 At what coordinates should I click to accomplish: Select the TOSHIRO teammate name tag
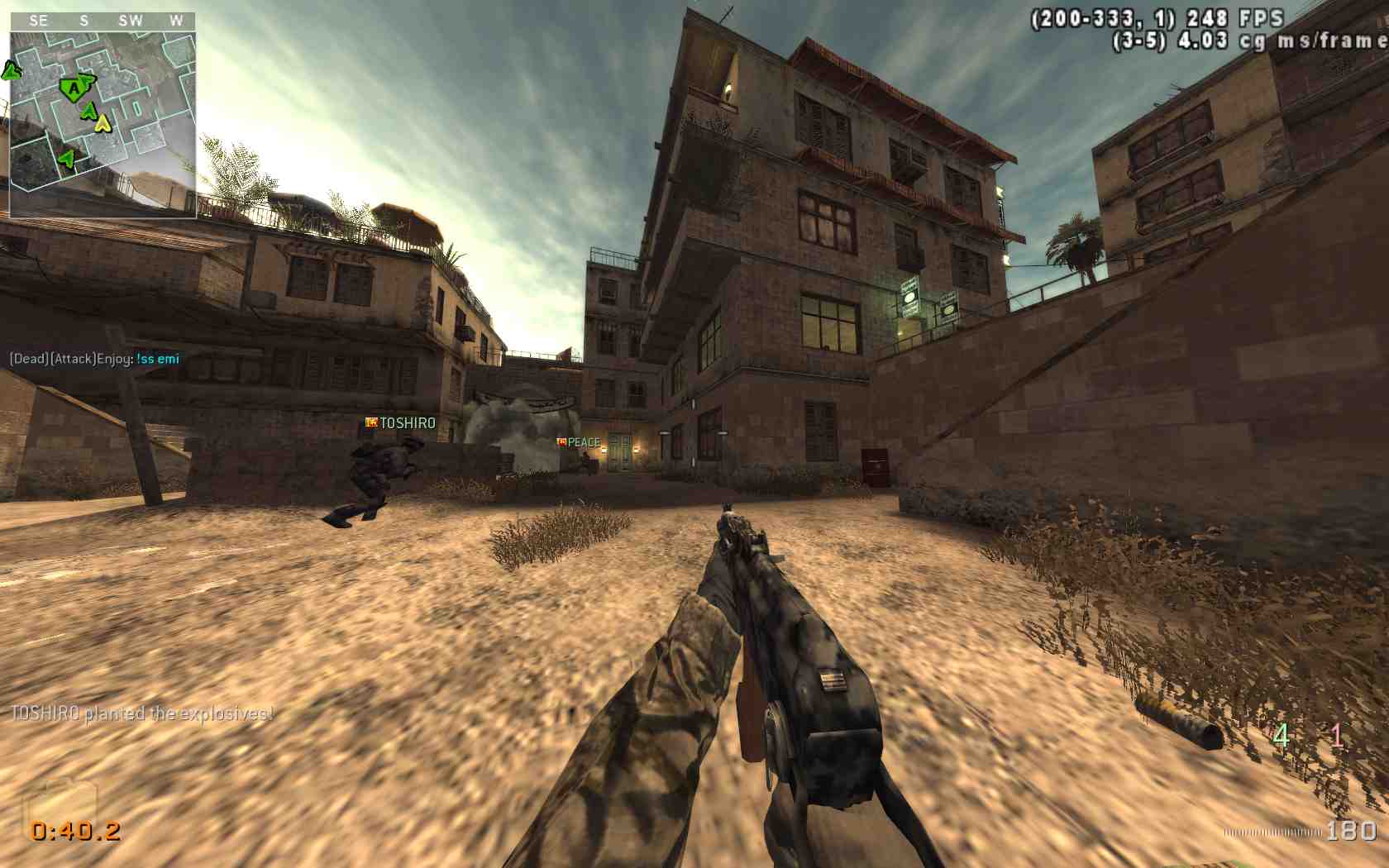pos(401,423)
